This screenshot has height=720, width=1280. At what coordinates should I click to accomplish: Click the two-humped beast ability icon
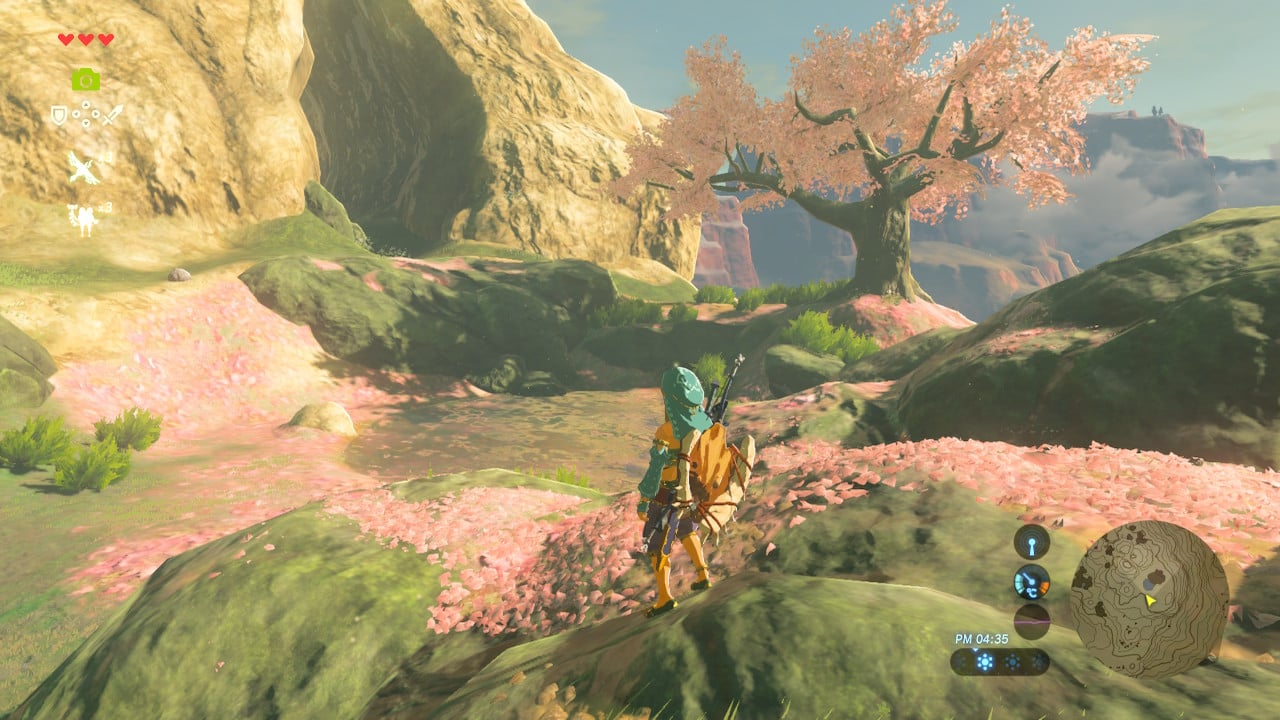point(82,219)
